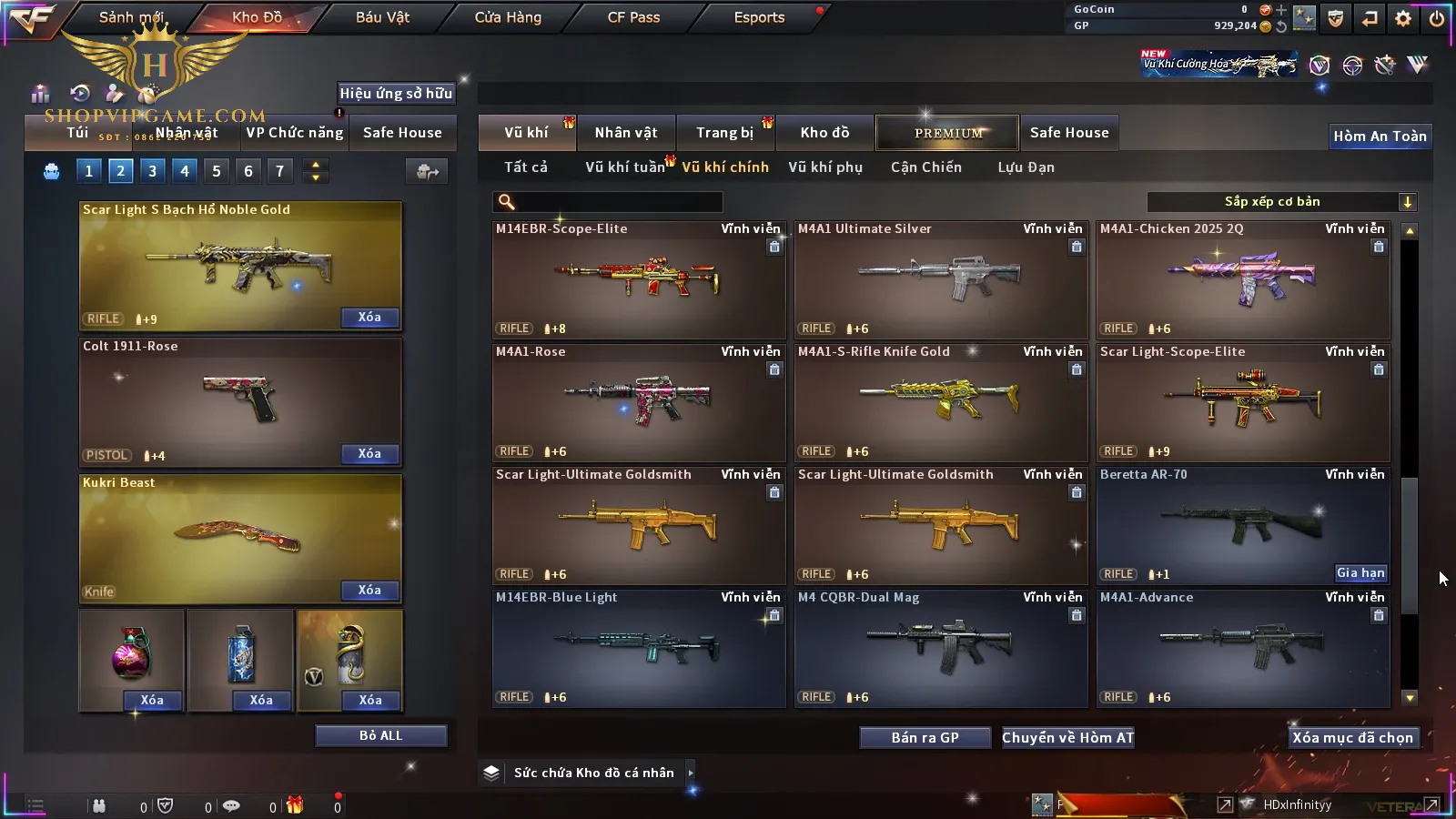Open settings with the gear icon

[x=1403, y=18]
